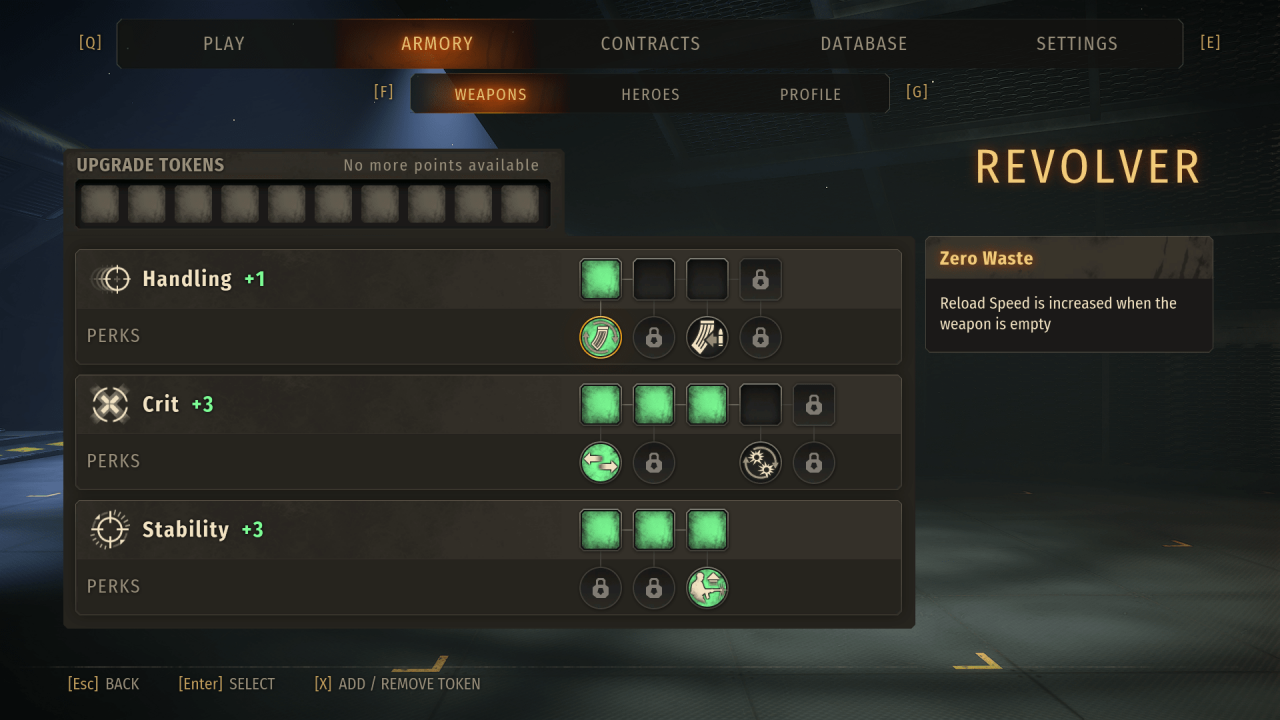Click the Back option

pos(104,684)
